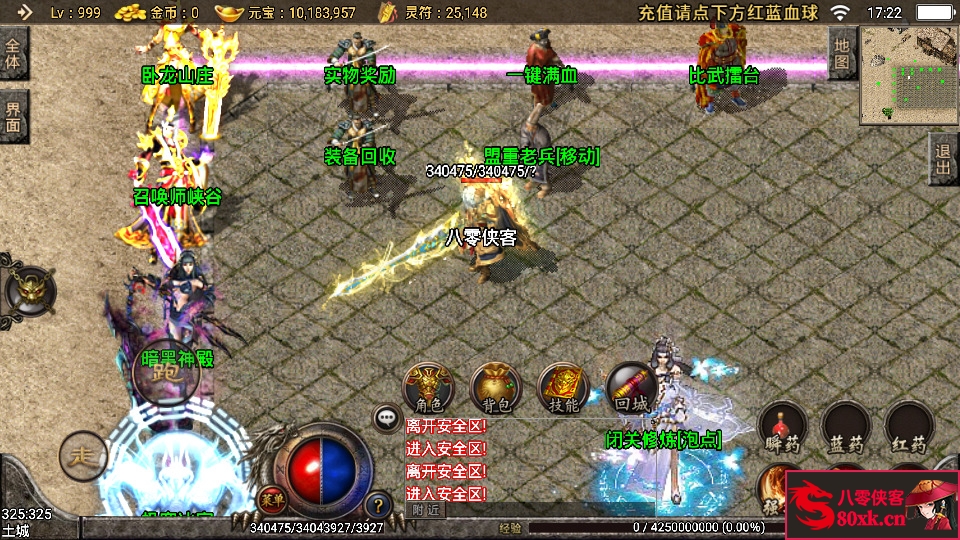This screenshot has width=960, height=540.
Task: Switch movement to 走 walk mode
Action: (82, 456)
